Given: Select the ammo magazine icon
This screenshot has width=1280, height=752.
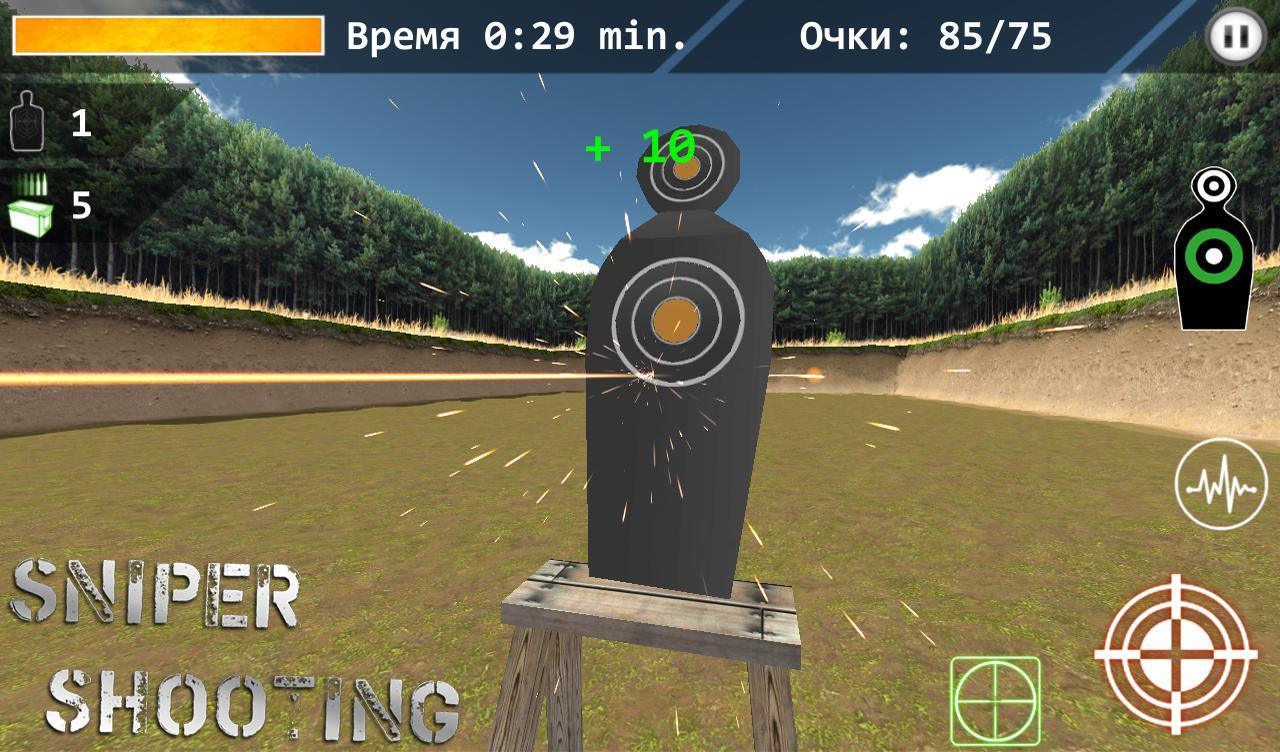Looking at the screenshot, I should click(x=30, y=189).
